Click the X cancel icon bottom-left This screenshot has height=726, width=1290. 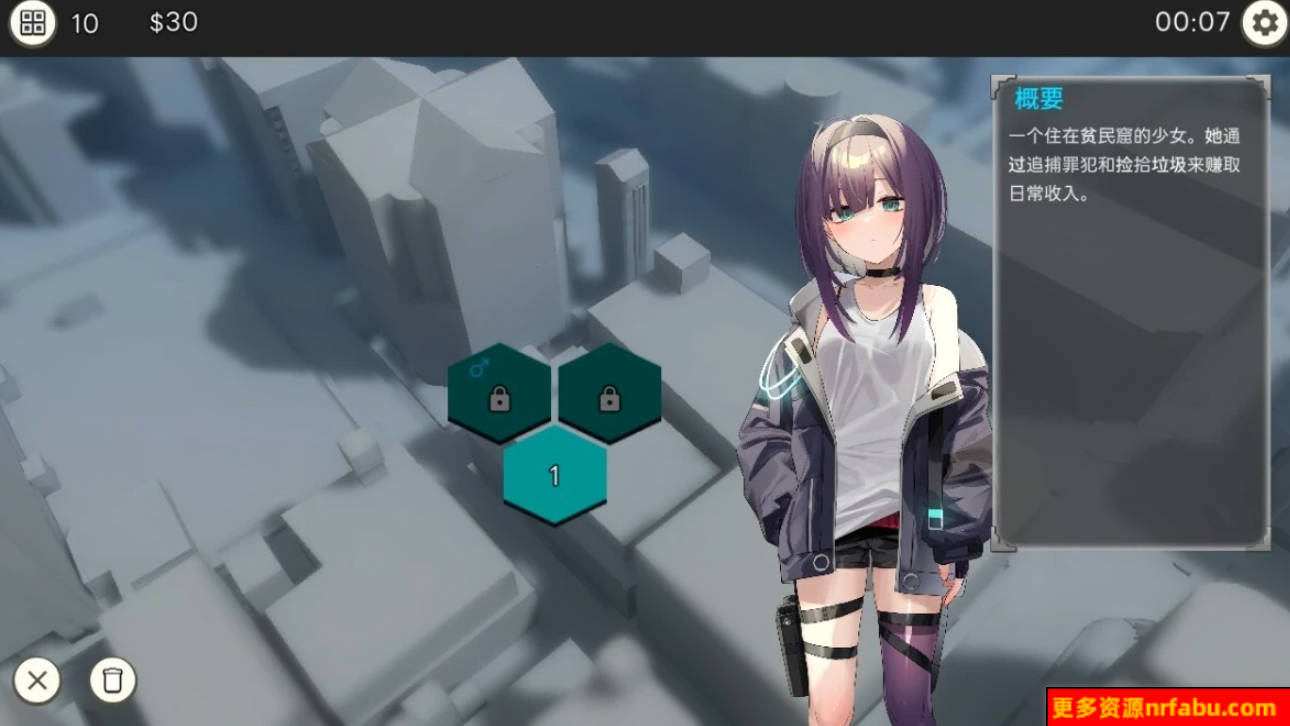(37, 681)
